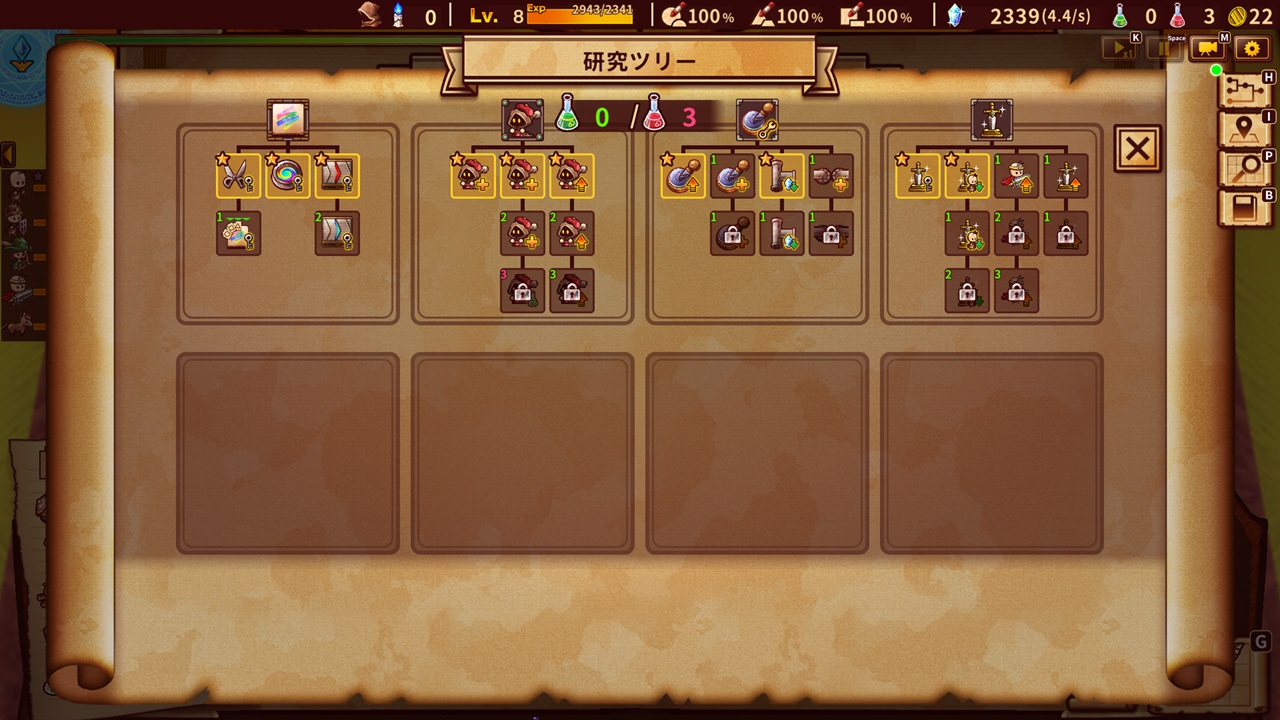Image resolution: width=1280 pixels, height=720 pixels.
Task: Open the book journal button
Action: tap(1243, 208)
